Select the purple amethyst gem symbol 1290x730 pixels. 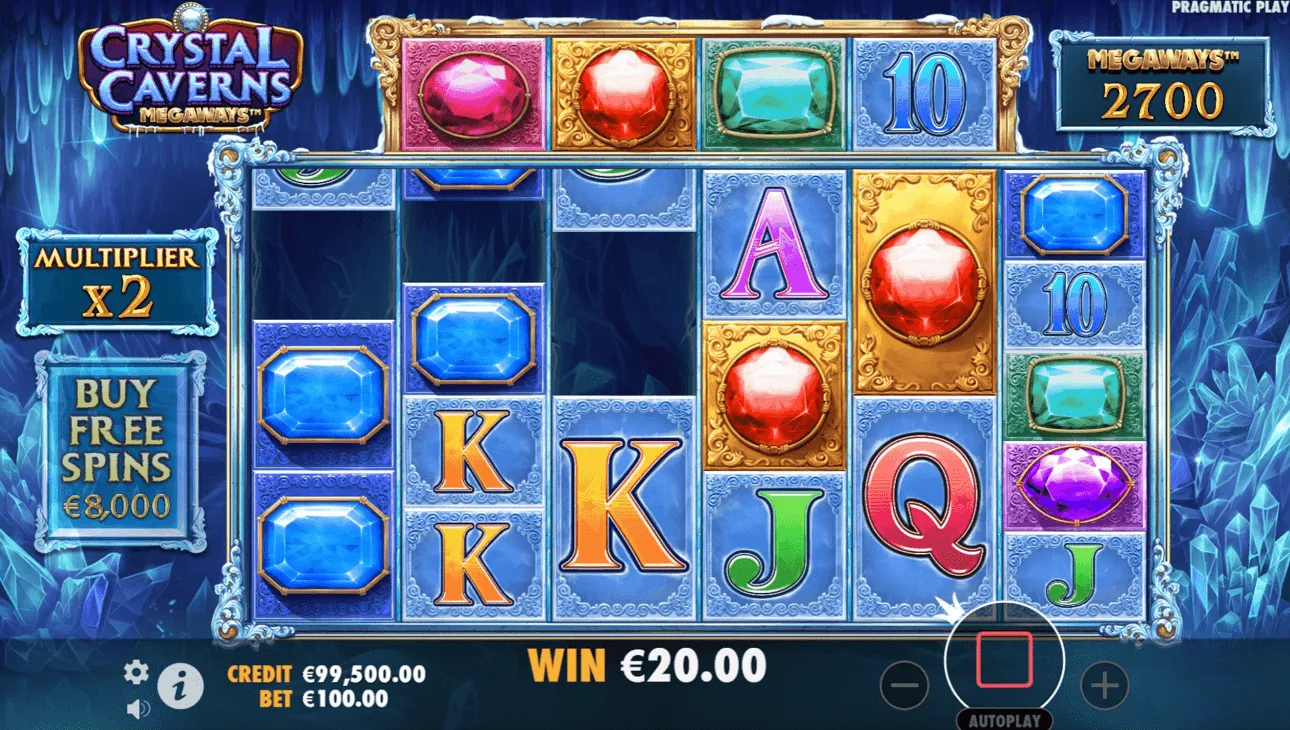(1078, 486)
